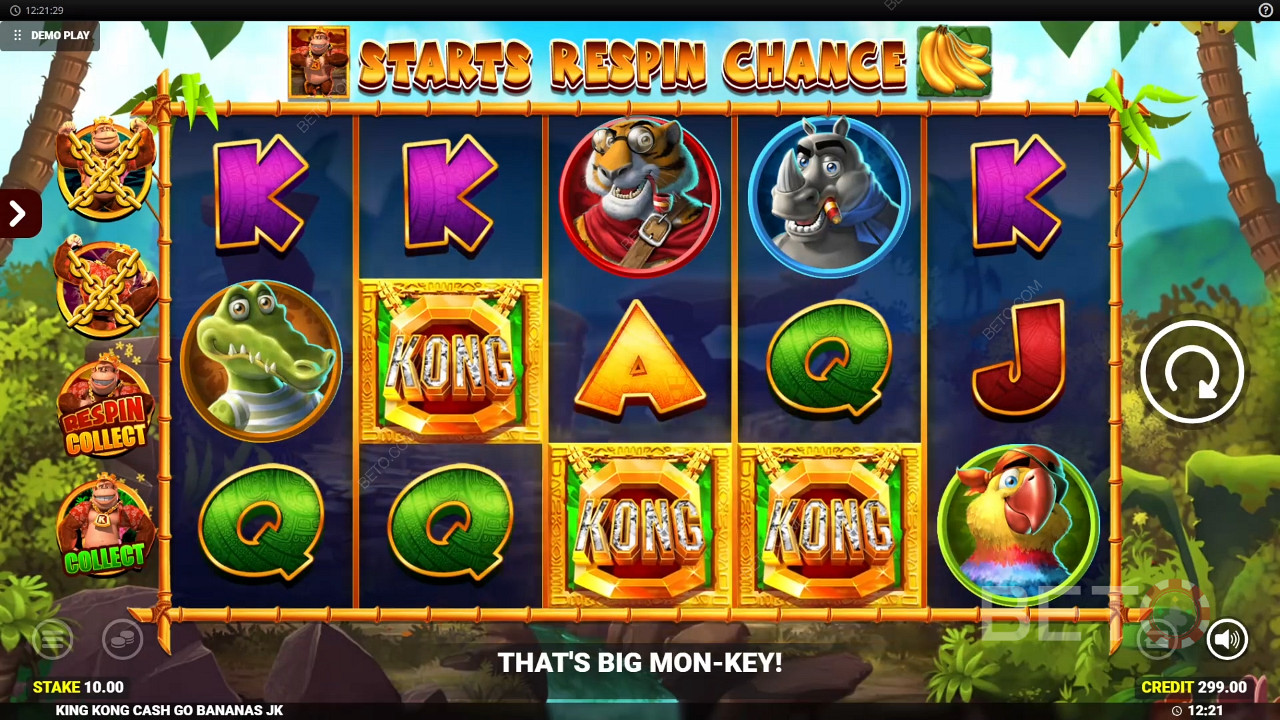Open the hamburger game menu
This screenshot has height=720, width=1280.
pyautogui.click(x=52, y=639)
